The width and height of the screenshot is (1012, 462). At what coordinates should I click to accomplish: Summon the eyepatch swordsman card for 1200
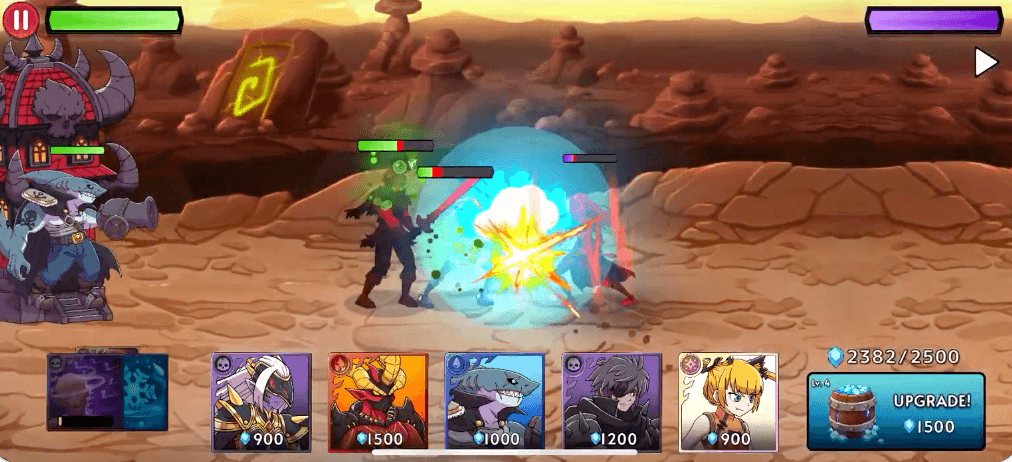click(x=611, y=401)
